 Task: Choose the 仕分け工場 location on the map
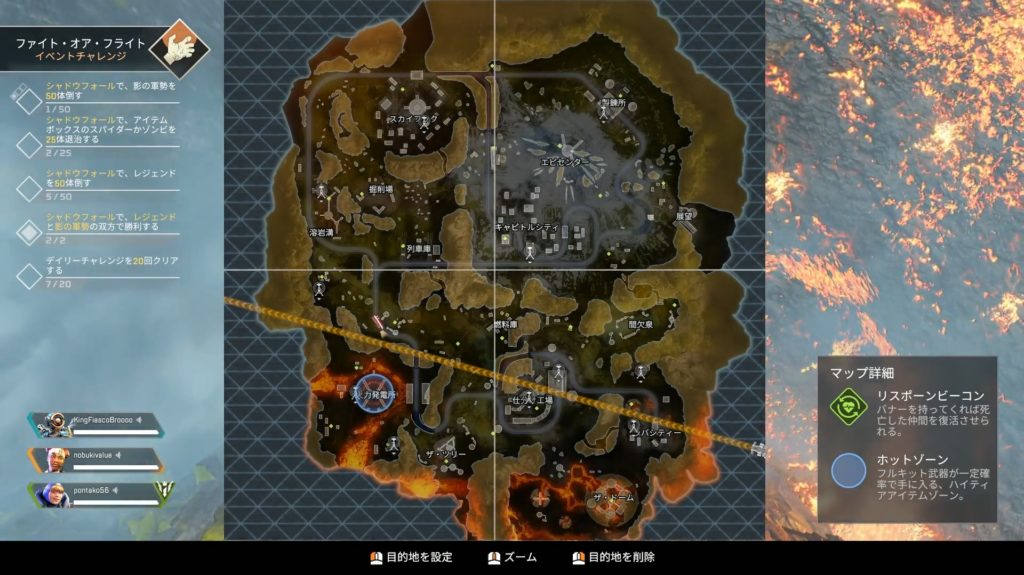tap(531, 400)
